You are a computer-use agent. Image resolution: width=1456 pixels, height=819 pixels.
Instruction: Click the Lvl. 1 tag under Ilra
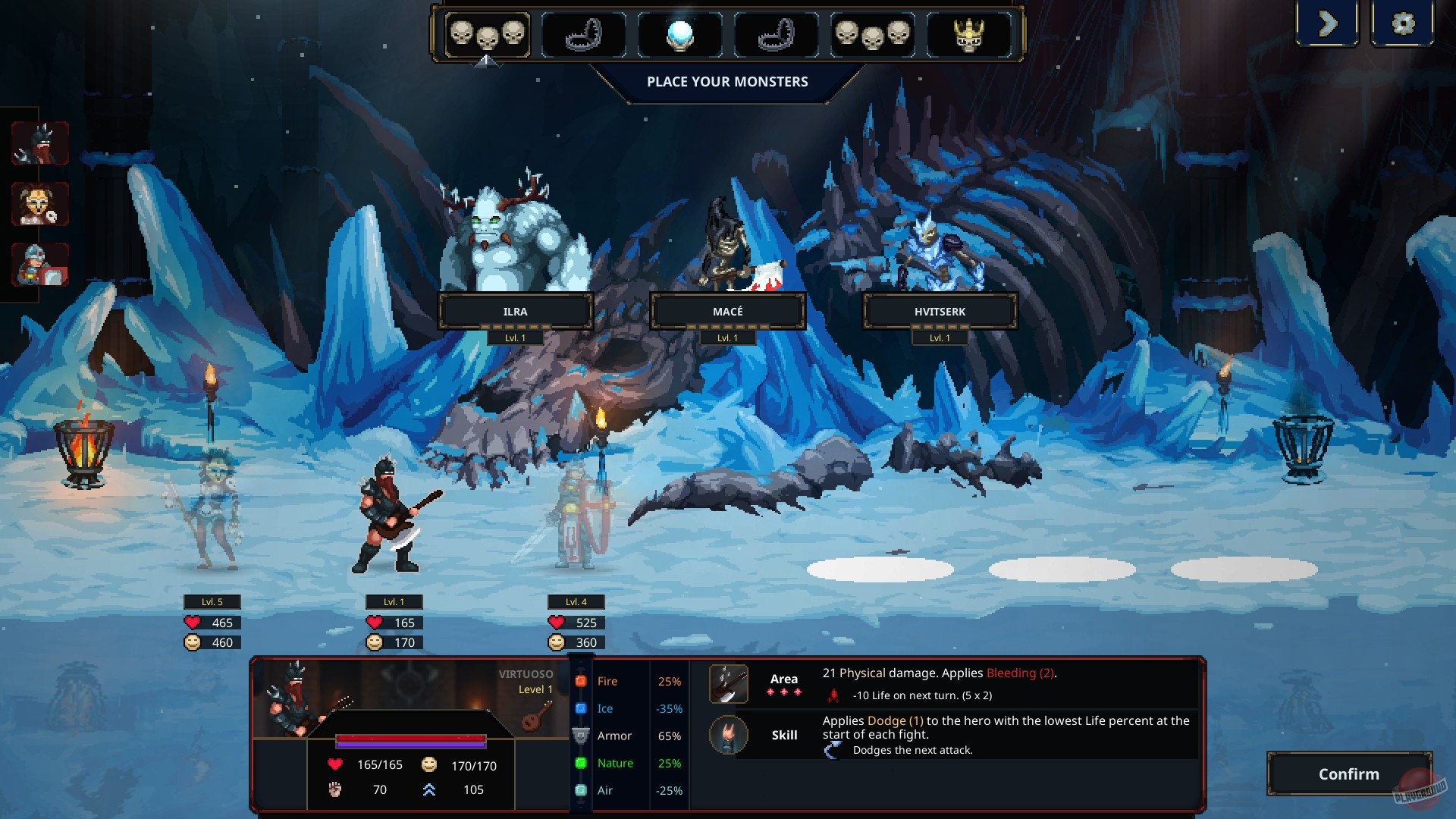click(516, 337)
